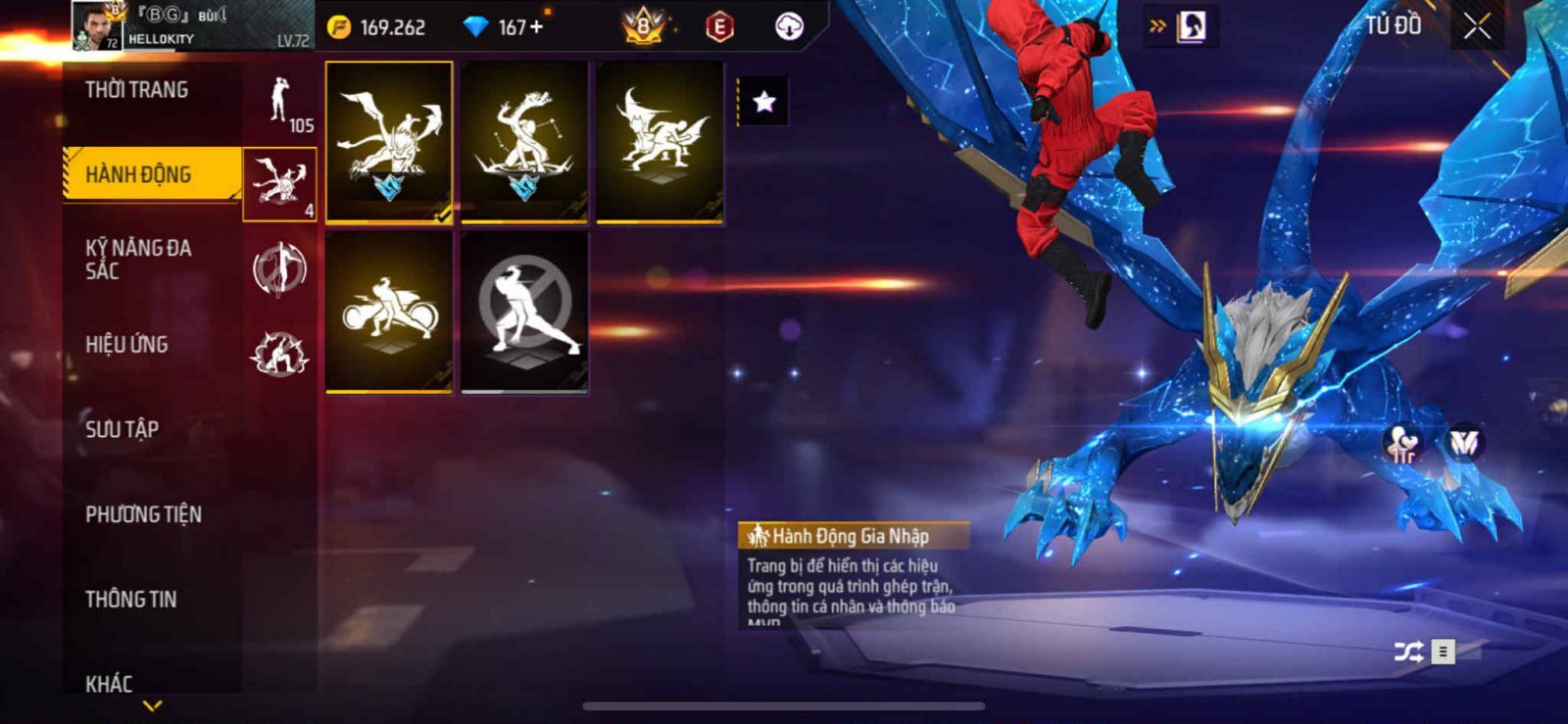The image size is (1568, 724).
Task: Pick the equipped dragon arrival animation tile
Action: [x=389, y=142]
